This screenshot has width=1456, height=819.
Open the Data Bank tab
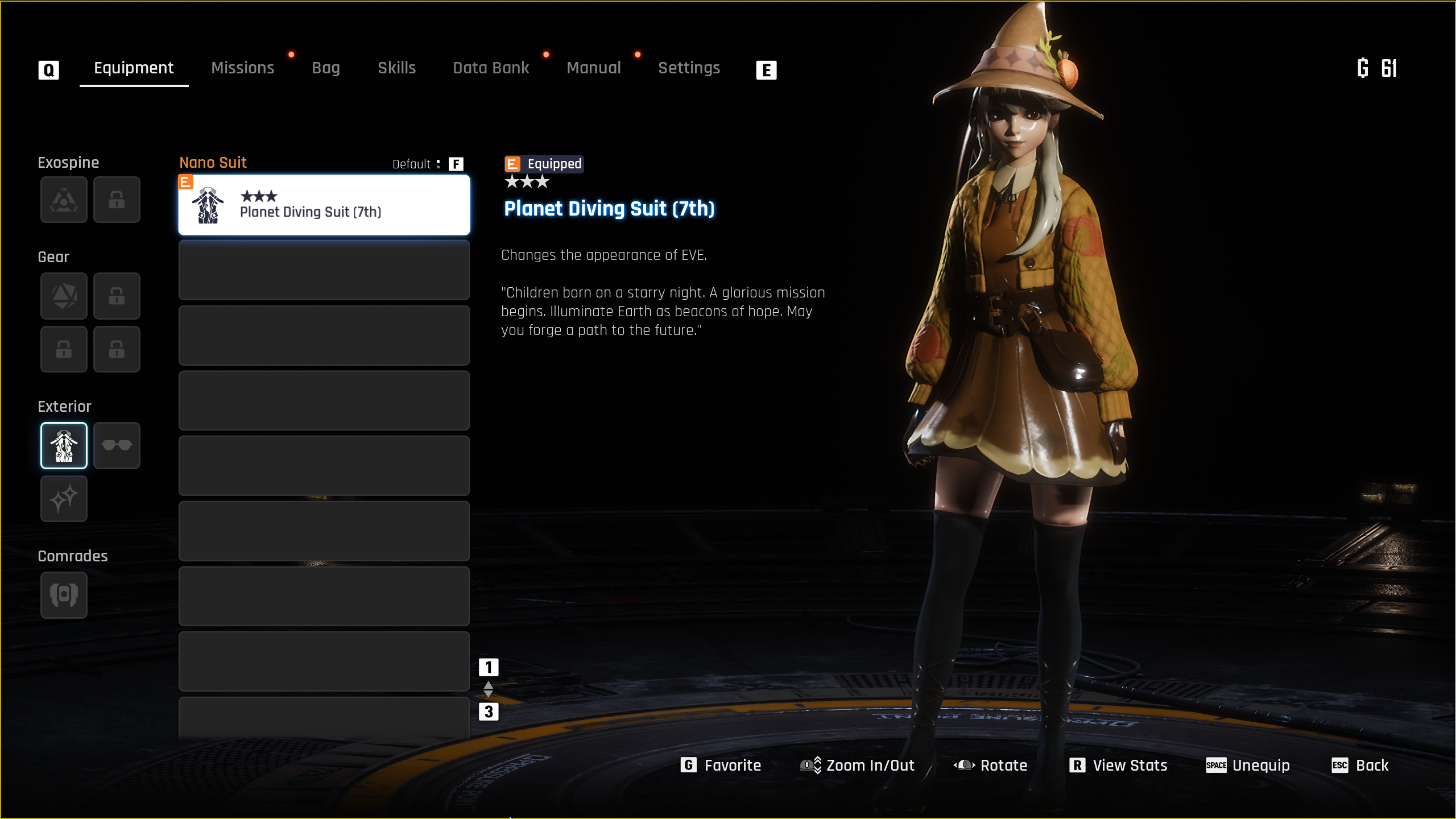point(491,68)
